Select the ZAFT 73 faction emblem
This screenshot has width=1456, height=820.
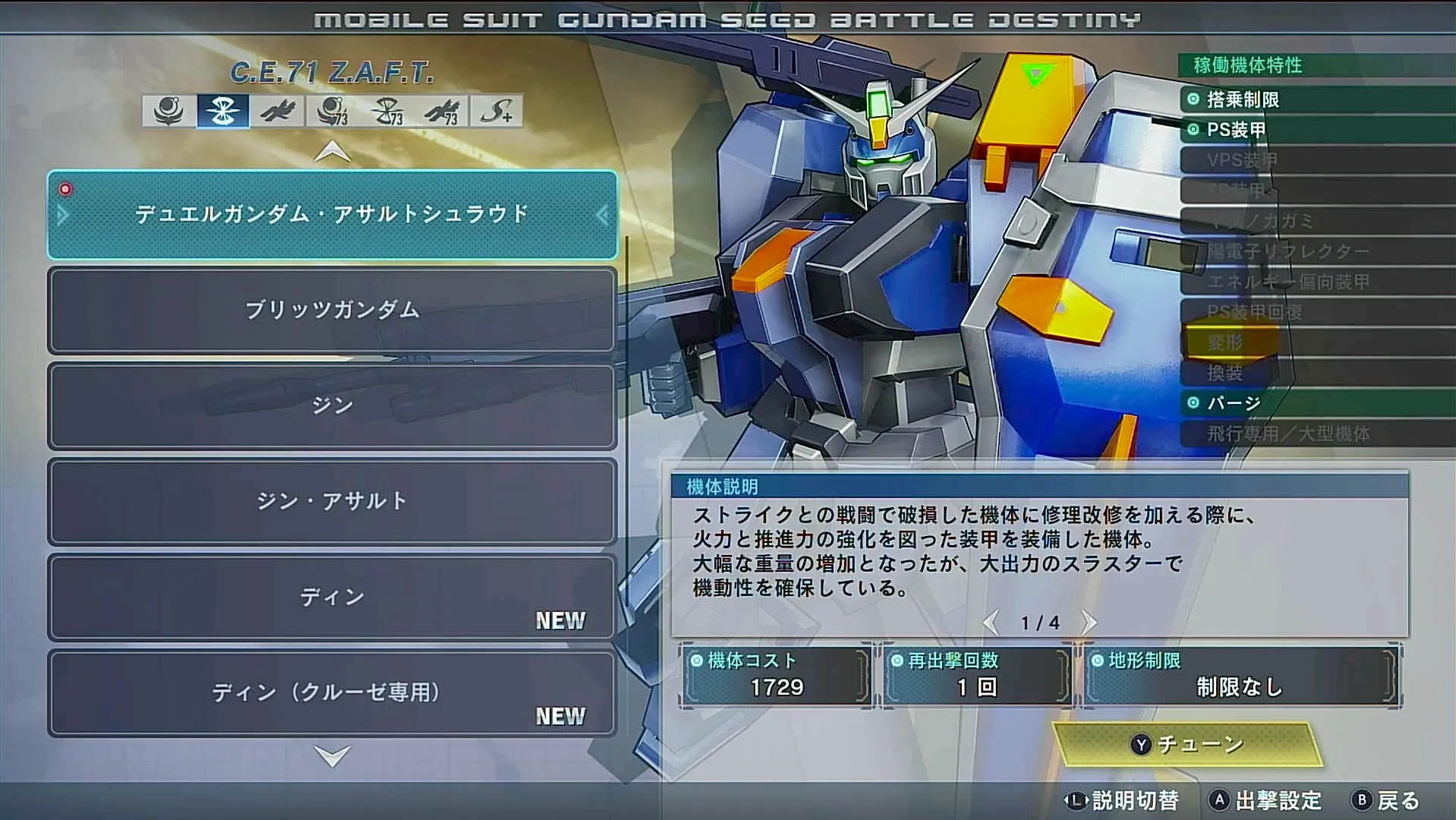[389, 114]
